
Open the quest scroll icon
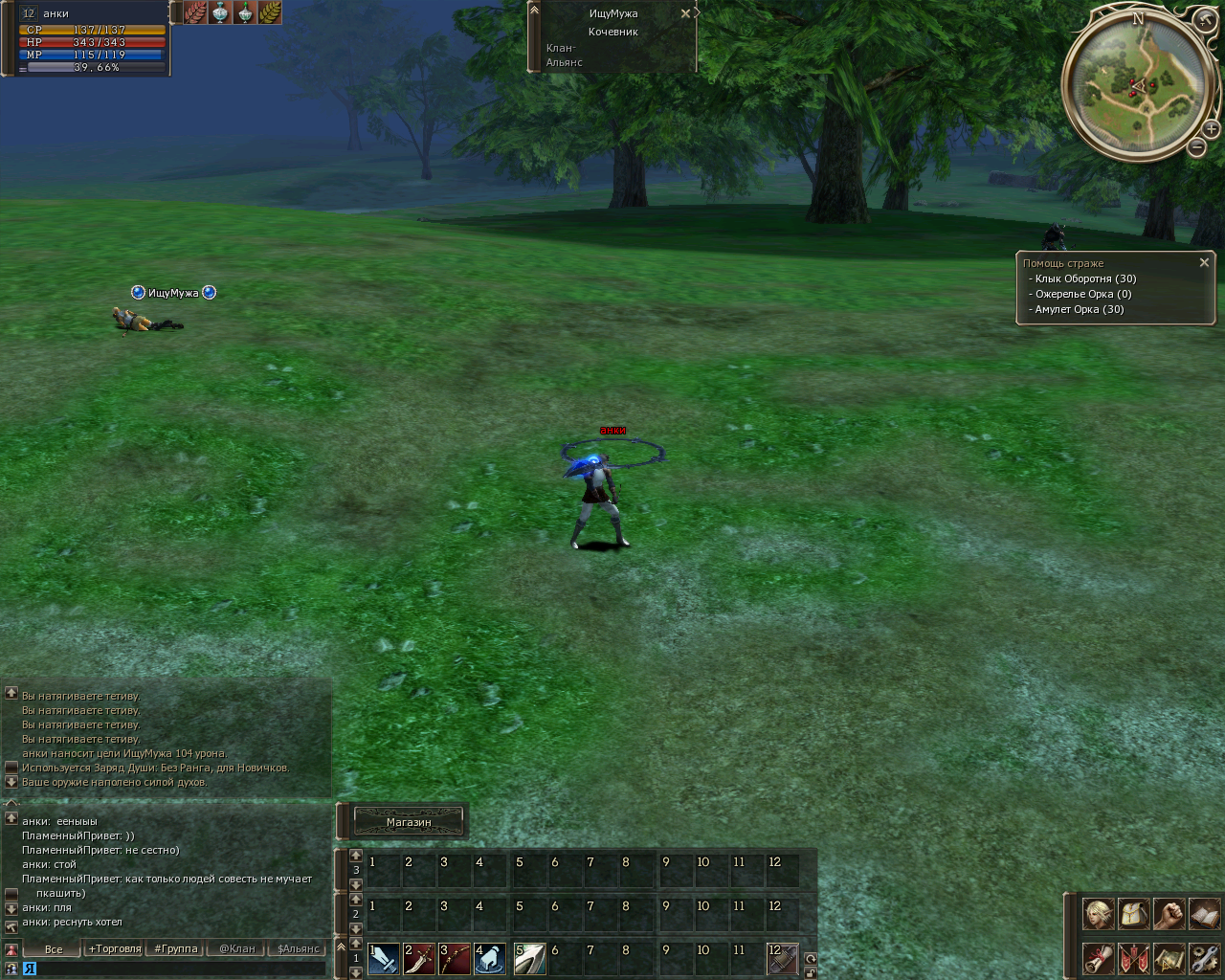pos(1099,958)
